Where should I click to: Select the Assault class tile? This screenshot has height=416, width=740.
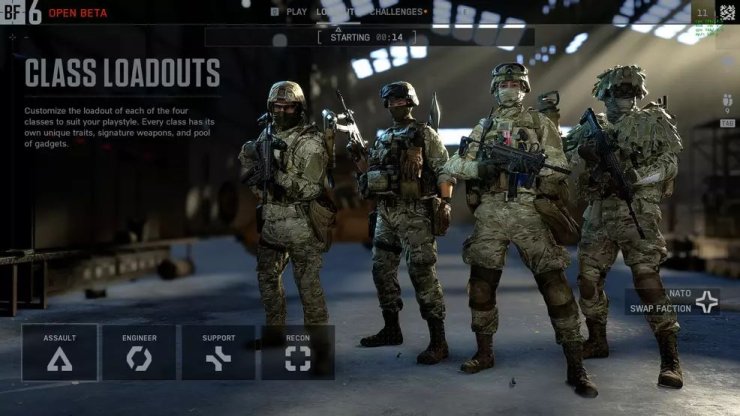[60, 352]
